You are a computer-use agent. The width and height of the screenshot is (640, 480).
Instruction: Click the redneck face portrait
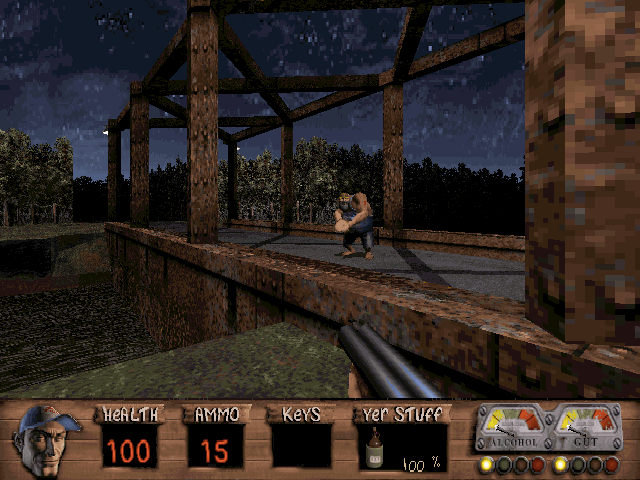click(47, 439)
